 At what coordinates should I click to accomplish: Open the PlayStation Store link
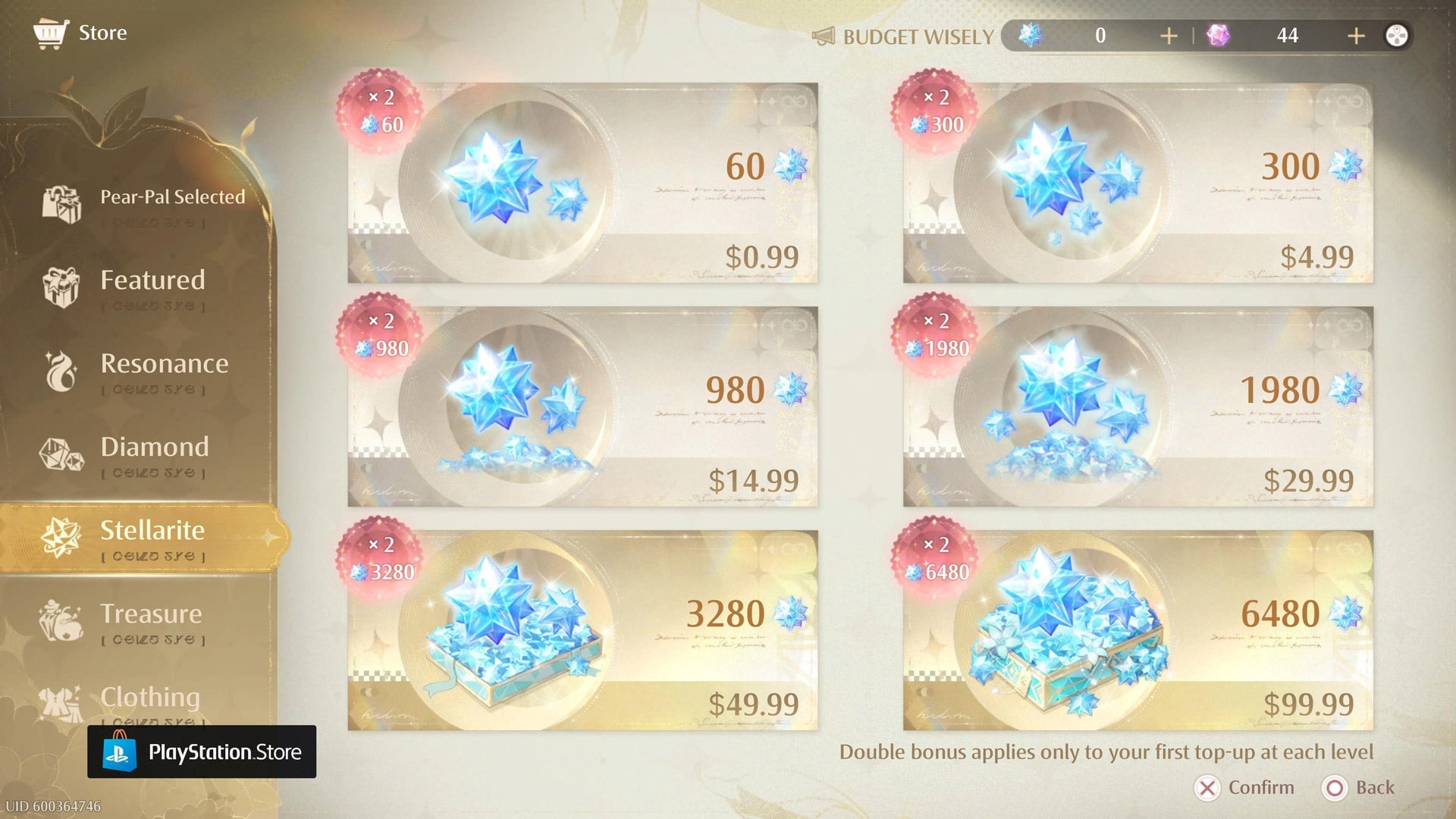tap(201, 752)
